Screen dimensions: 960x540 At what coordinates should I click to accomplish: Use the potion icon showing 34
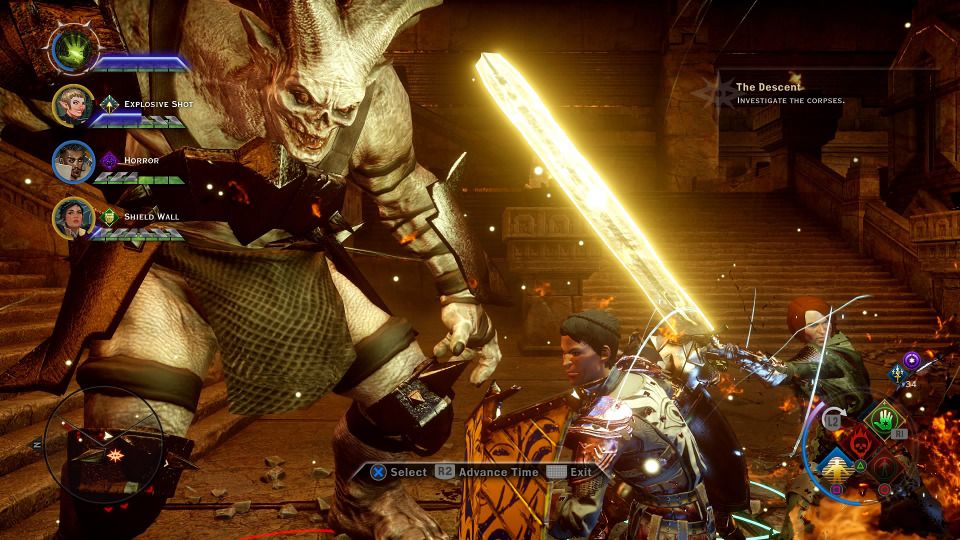[x=898, y=375]
